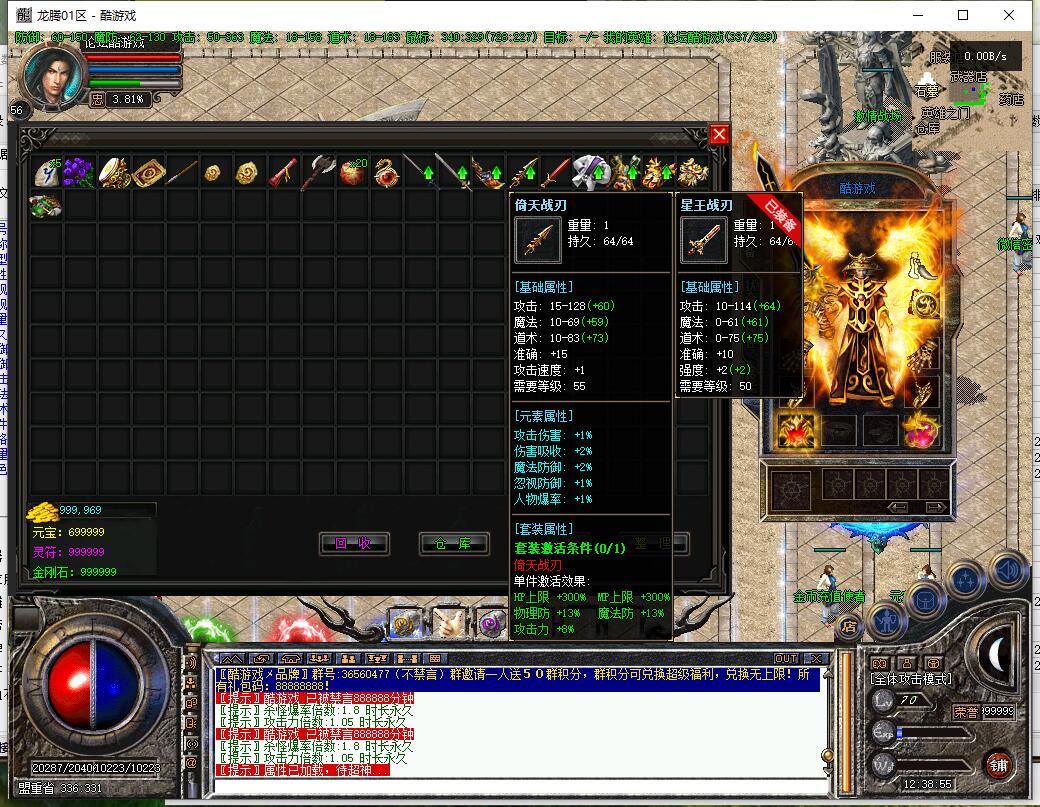Open the 仓库 warehouse button

pos(453,543)
